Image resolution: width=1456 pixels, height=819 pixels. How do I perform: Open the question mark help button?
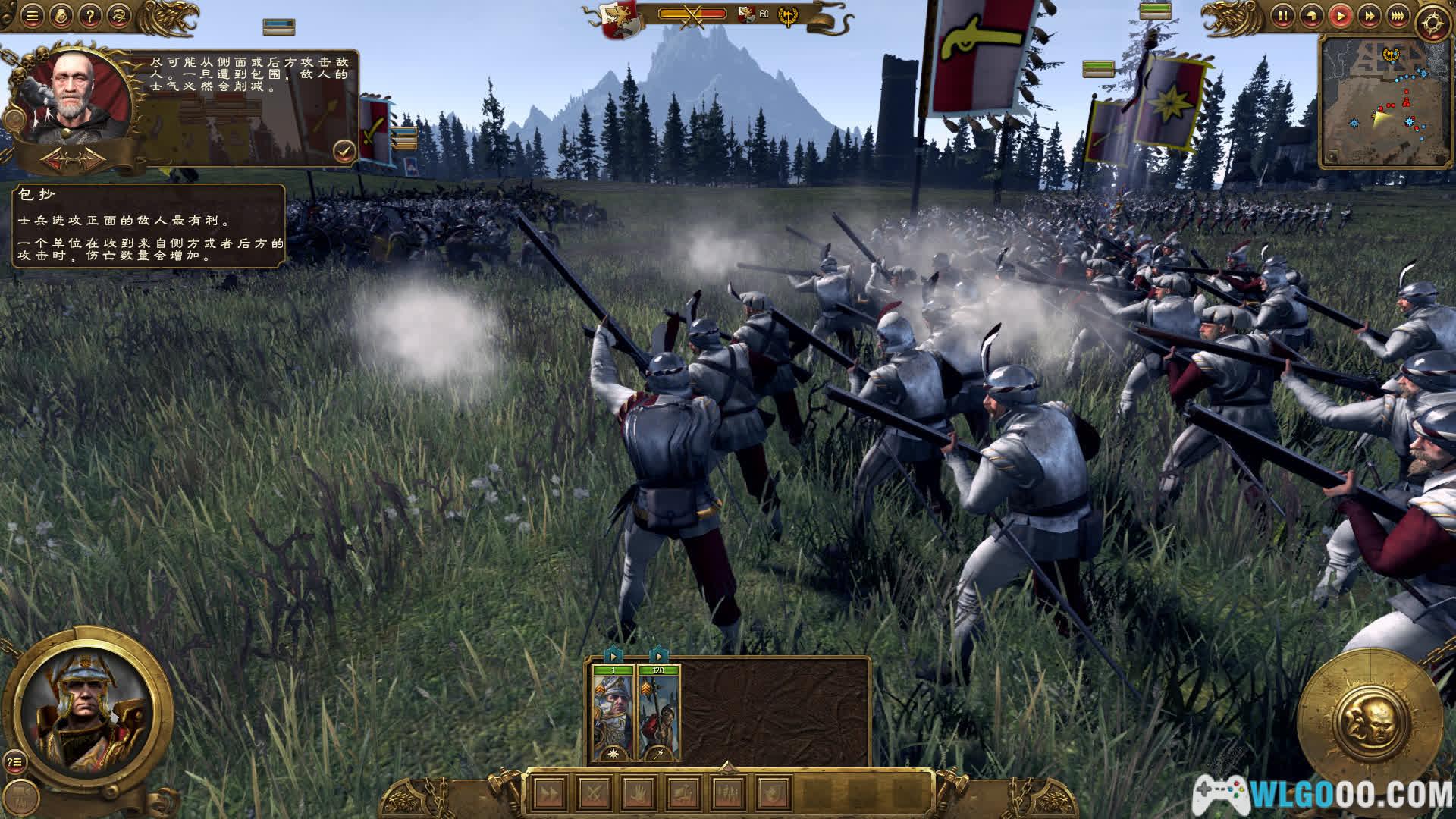pyautogui.click(x=89, y=15)
